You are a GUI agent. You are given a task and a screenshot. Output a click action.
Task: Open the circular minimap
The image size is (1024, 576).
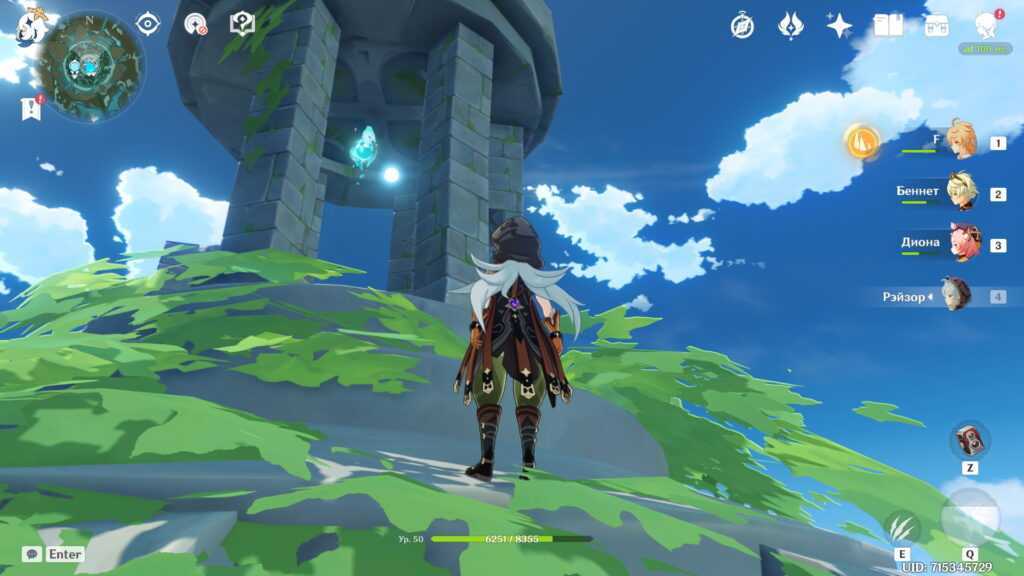[x=90, y=67]
